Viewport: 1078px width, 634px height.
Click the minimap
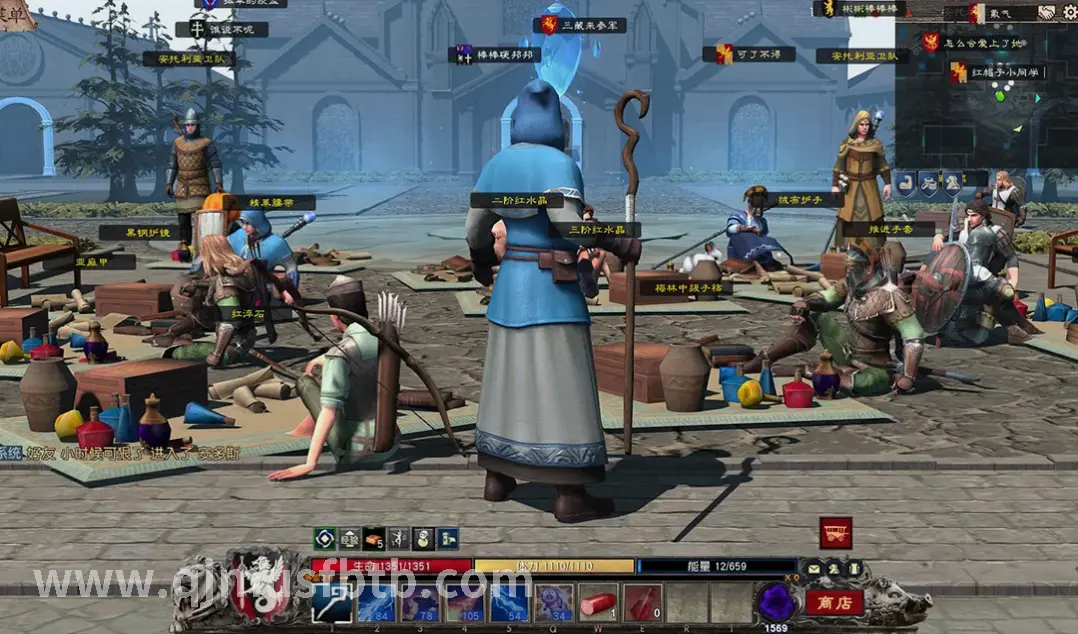[985, 100]
